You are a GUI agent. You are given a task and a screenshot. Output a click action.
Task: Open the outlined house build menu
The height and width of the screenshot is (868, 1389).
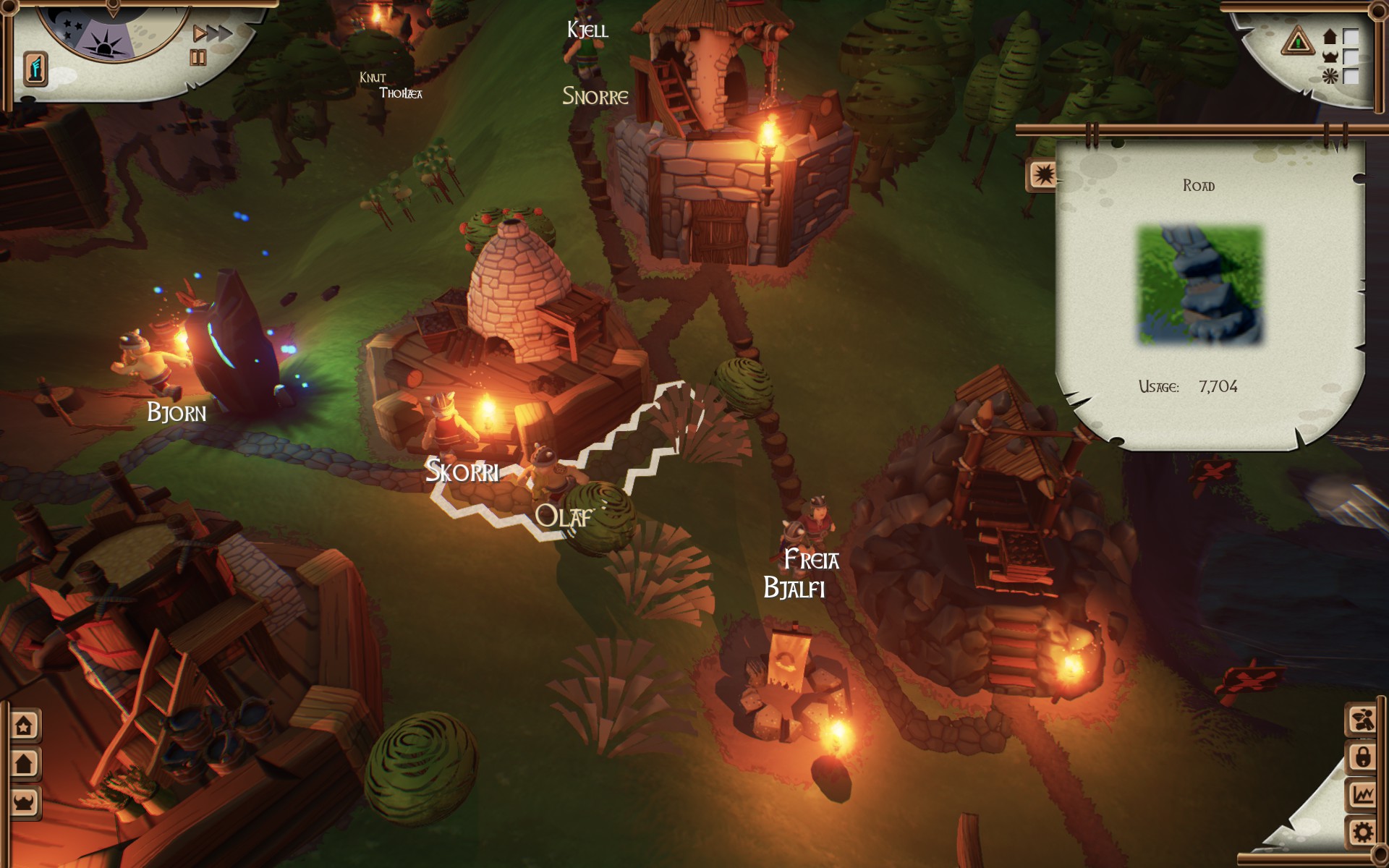(x=25, y=726)
